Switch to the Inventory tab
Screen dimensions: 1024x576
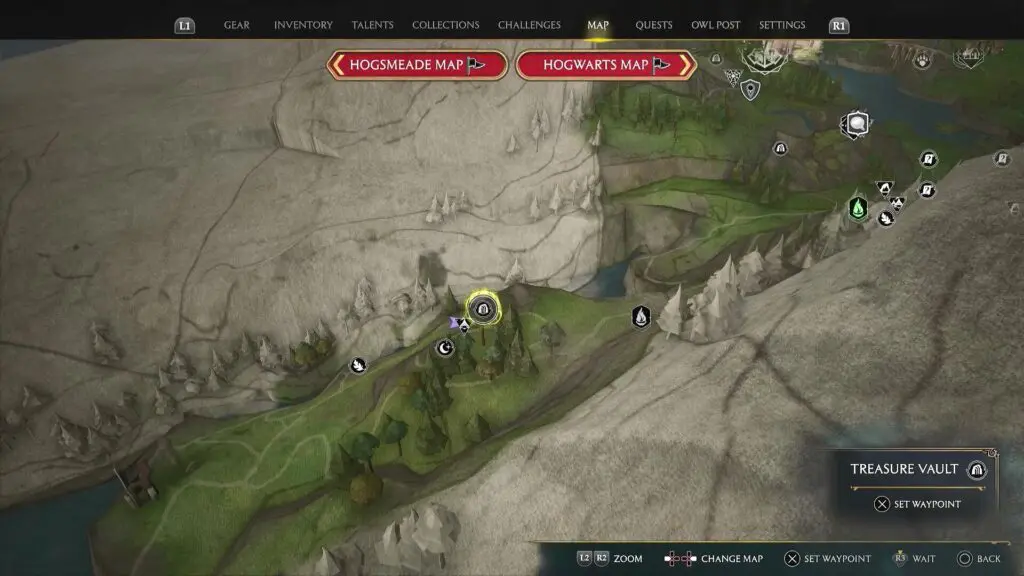303,25
